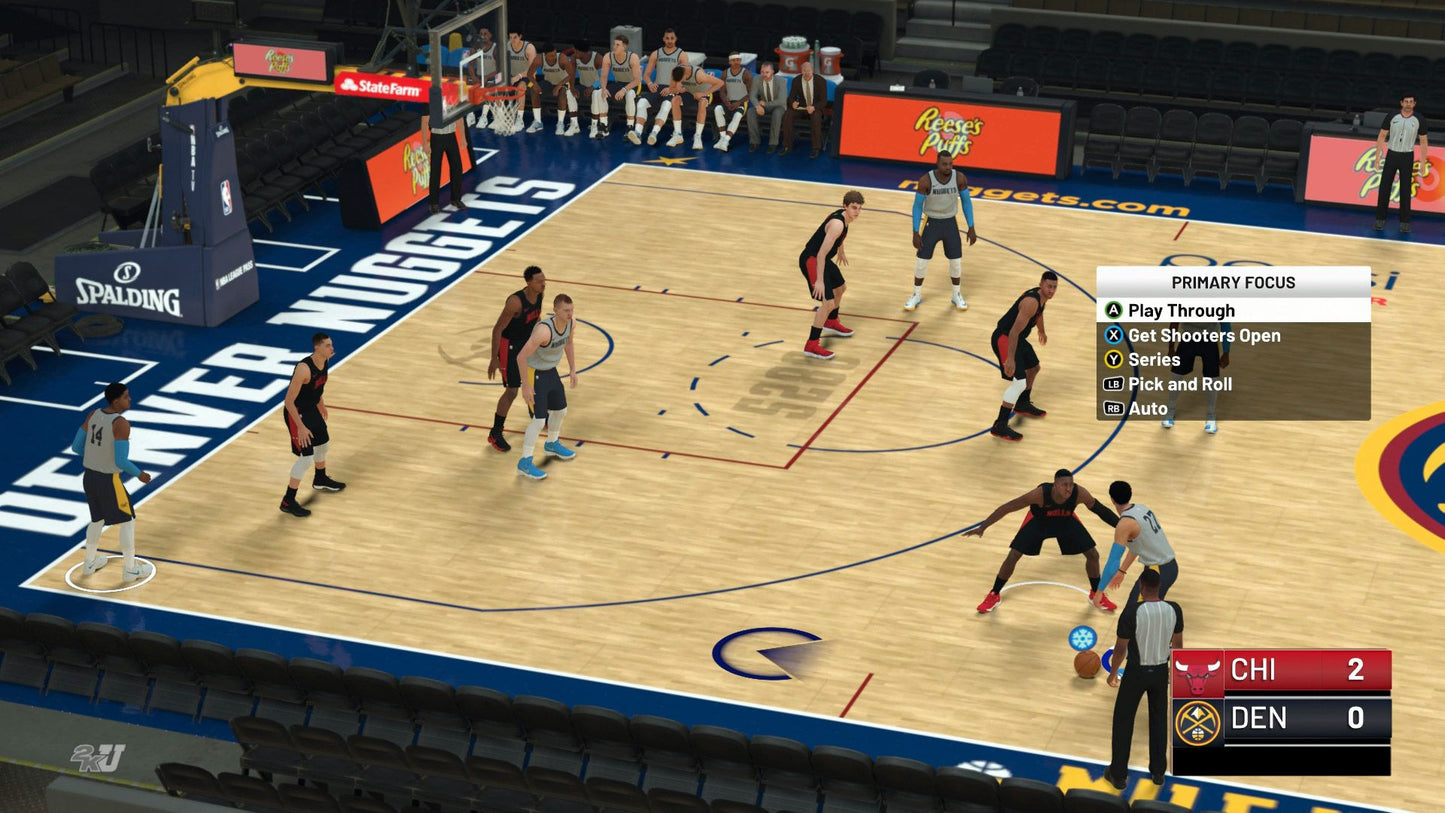Click the RB button icon beside Auto
This screenshot has height=813, width=1445.
[1113, 408]
